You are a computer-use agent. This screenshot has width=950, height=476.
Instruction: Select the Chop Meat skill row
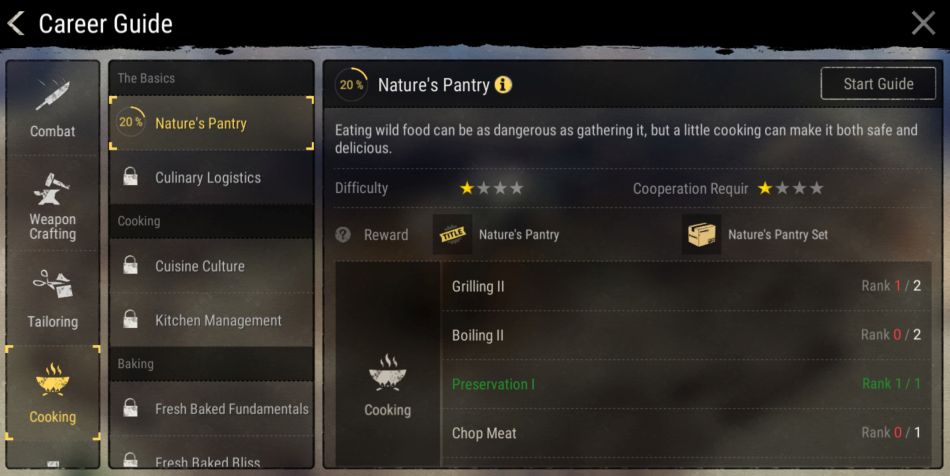[685, 433]
